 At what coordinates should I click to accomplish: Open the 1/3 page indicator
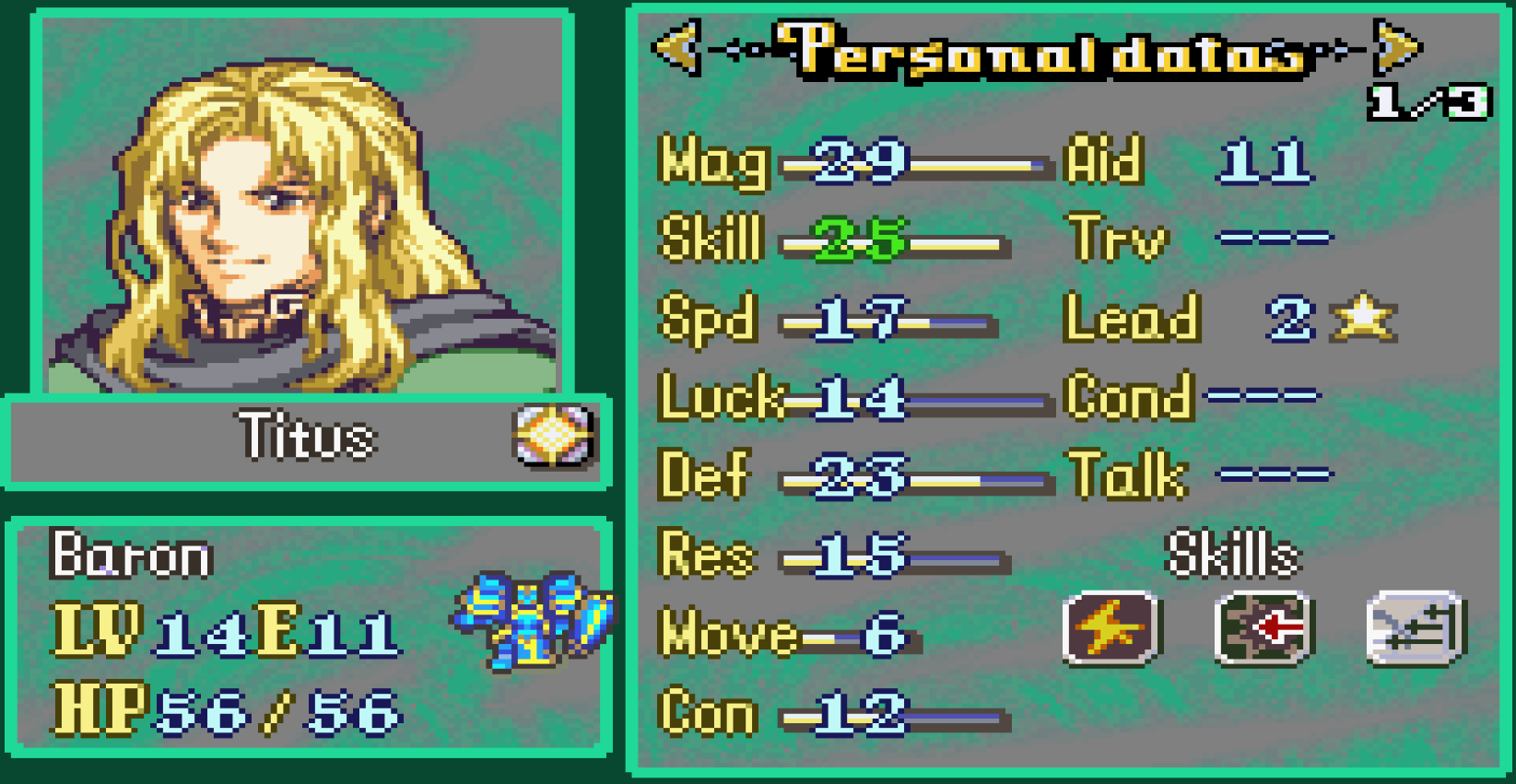click(x=1429, y=103)
